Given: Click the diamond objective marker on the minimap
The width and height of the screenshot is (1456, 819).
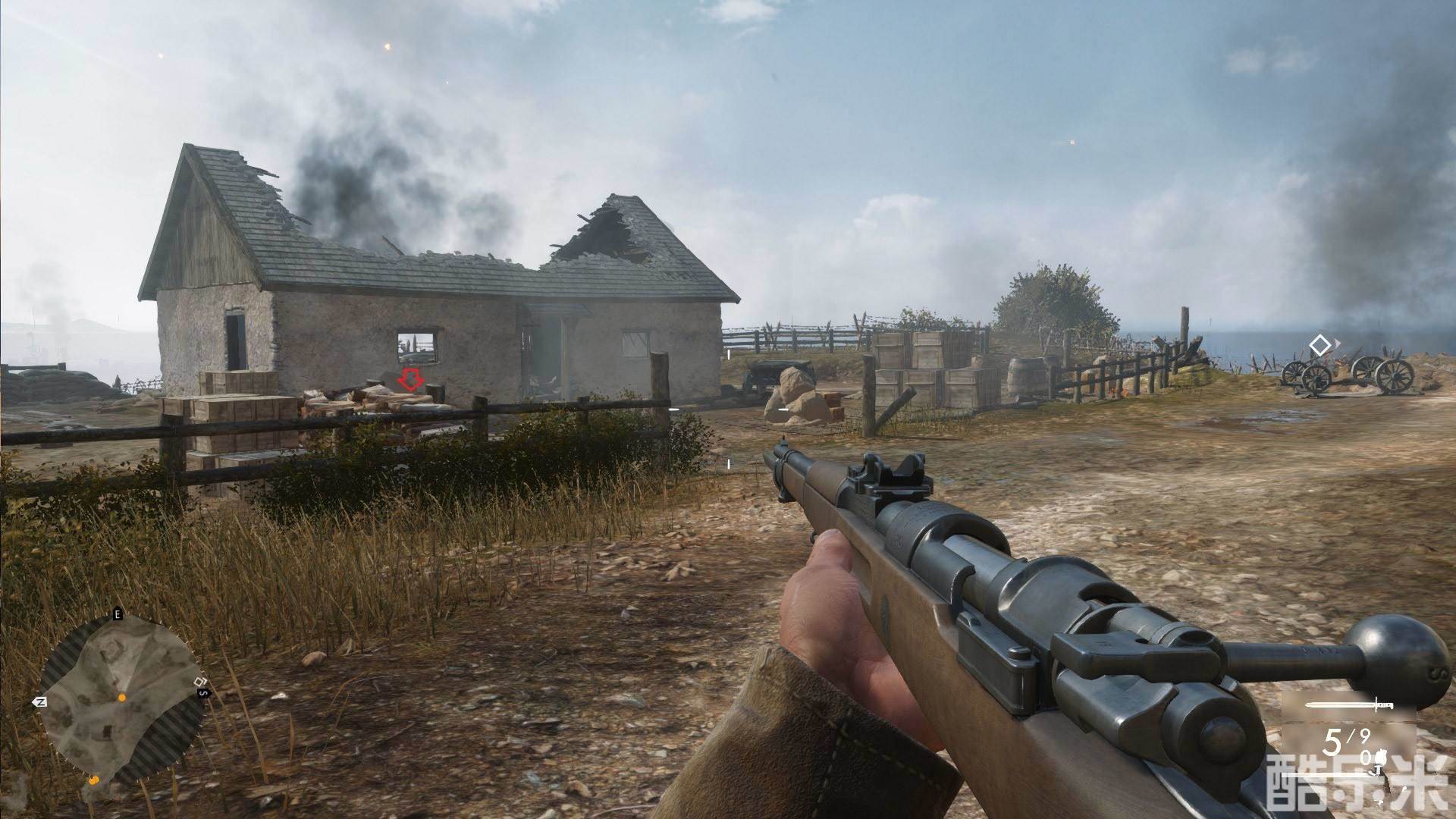Looking at the screenshot, I should (x=199, y=682).
